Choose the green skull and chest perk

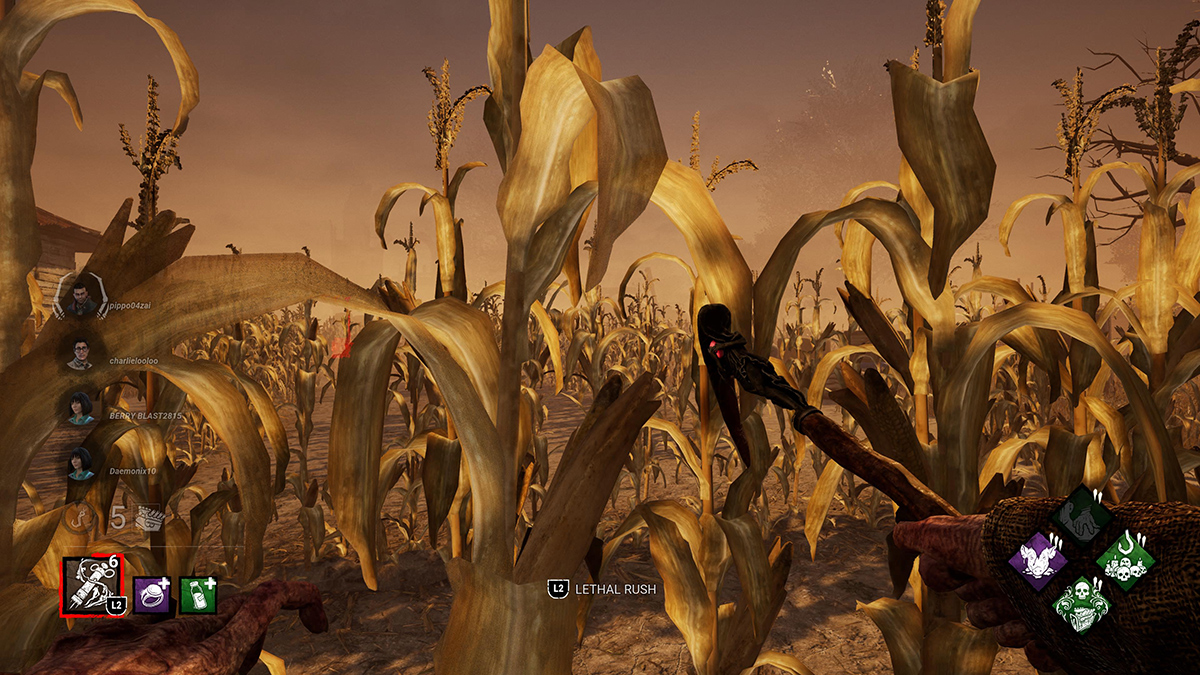(x=1082, y=602)
